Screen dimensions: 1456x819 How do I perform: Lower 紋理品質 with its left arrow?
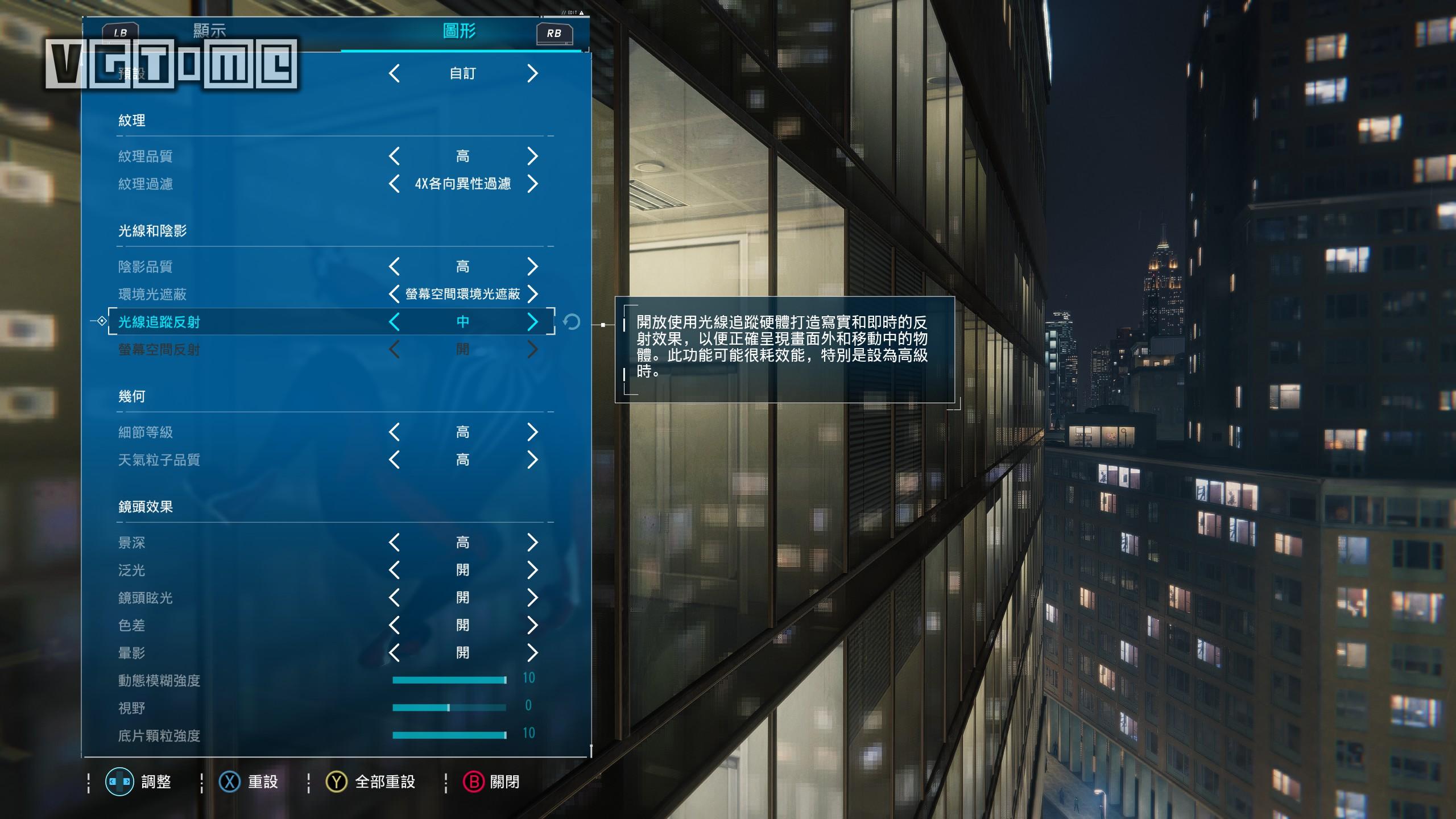coord(394,156)
